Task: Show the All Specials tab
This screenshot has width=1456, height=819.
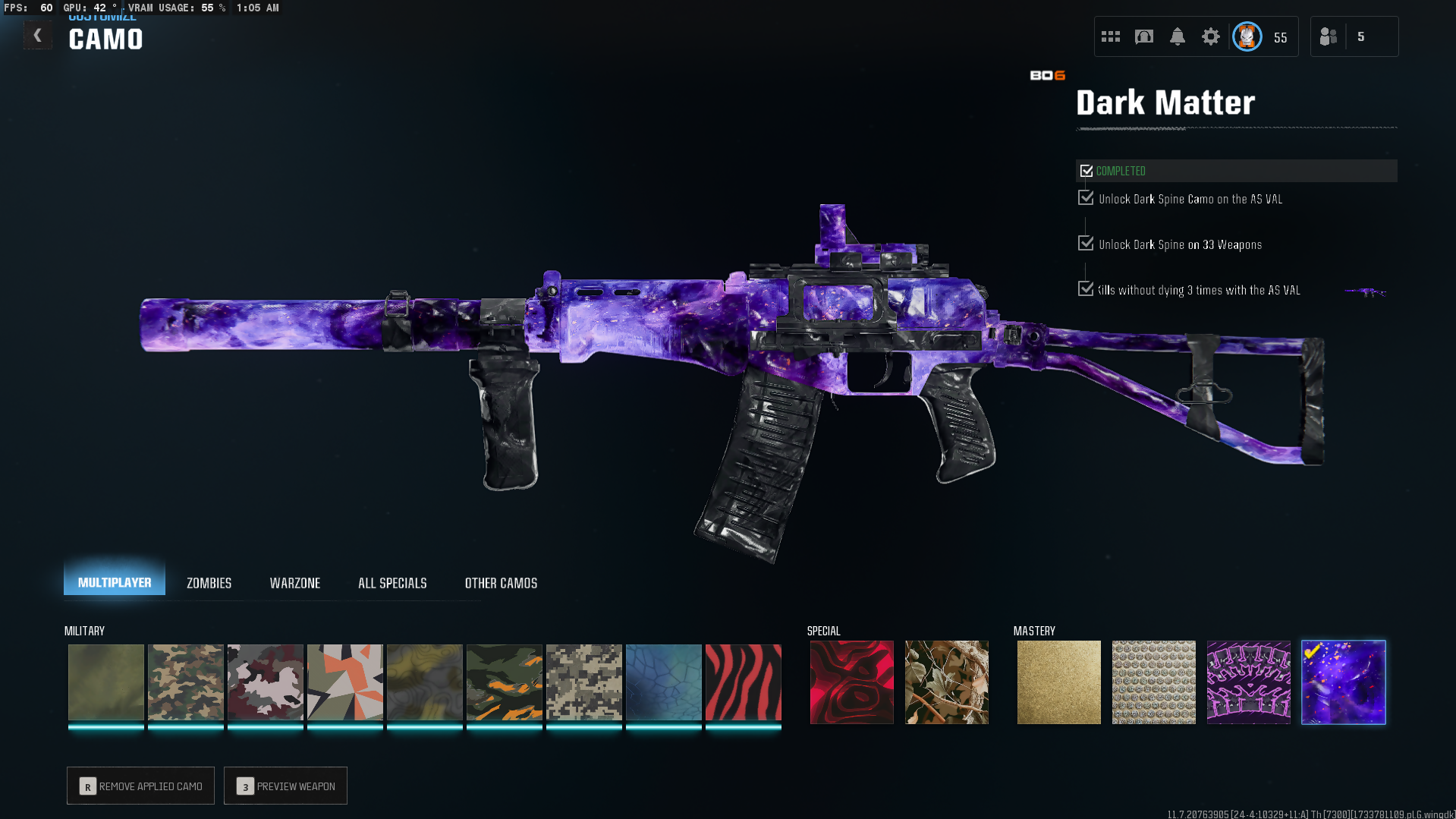Action: tap(392, 583)
